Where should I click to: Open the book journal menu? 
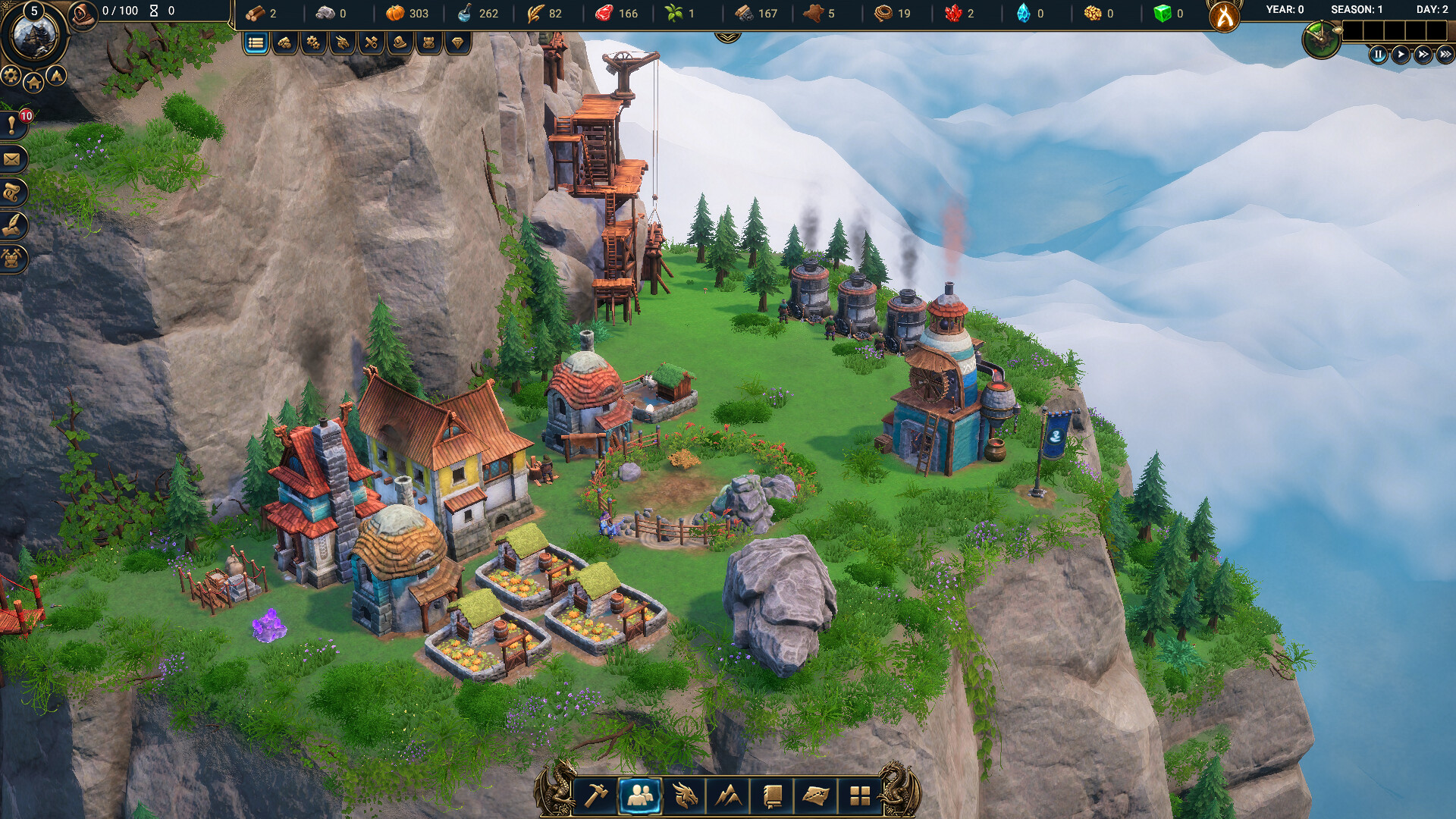(772, 795)
